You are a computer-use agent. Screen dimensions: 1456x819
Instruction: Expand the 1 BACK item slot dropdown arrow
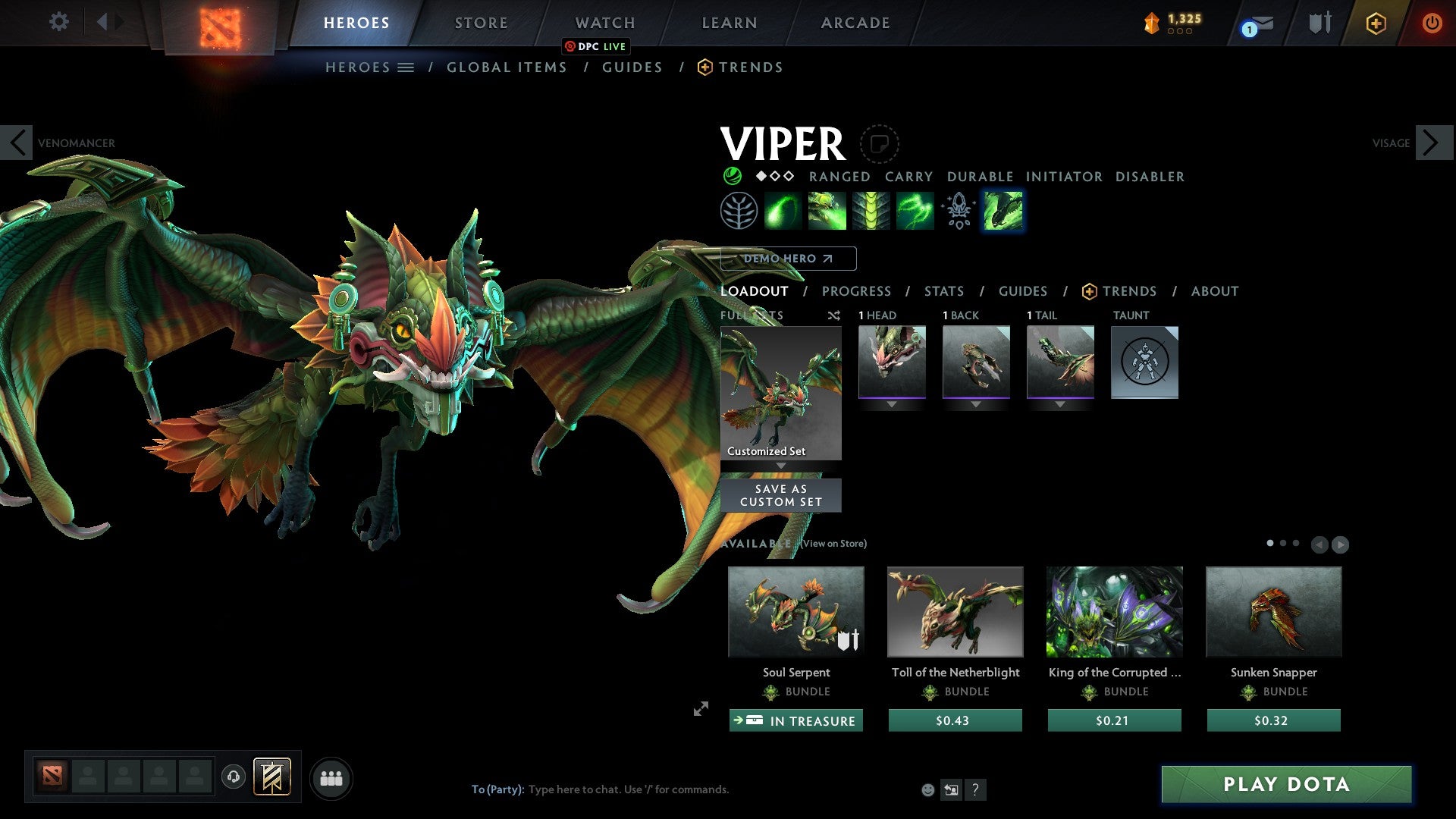976,403
